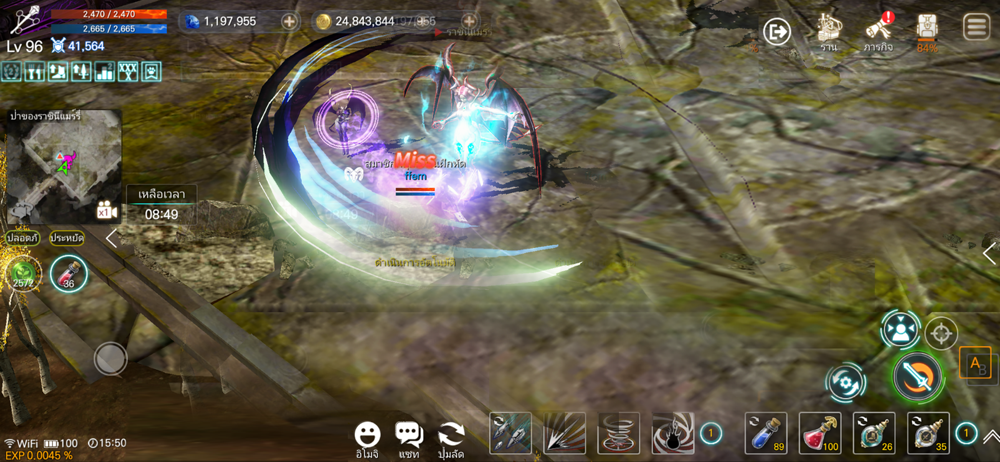Click the shortcut swap button

(x=452, y=434)
